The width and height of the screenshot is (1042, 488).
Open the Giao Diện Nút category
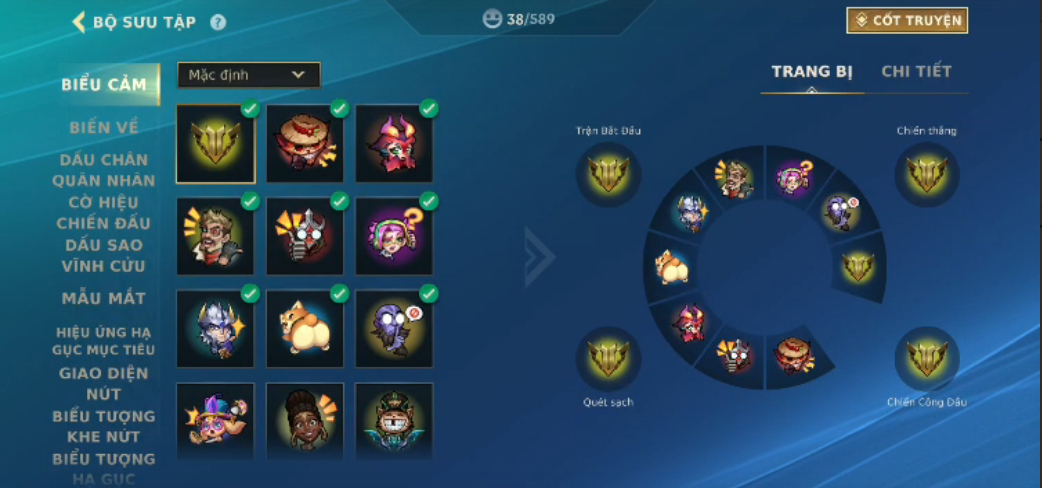[x=104, y=383]
